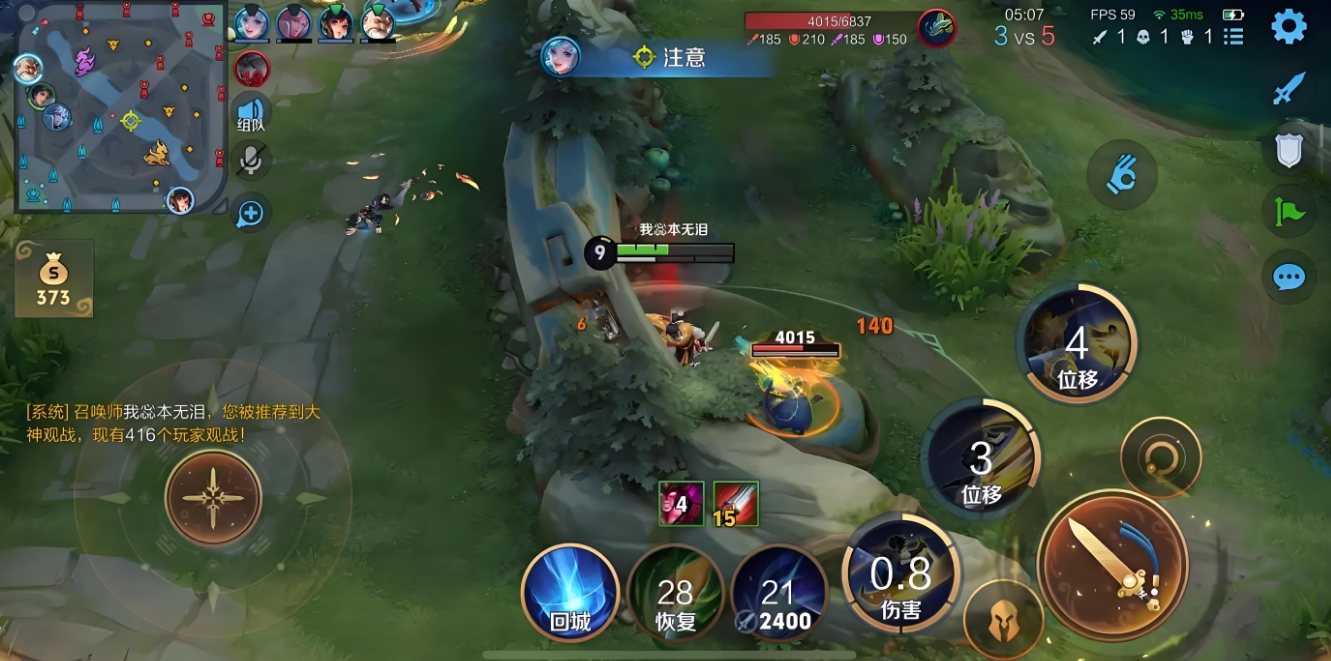The image size is (1331, 661).
Task: Activate the 回城 recall ability
Action: coord(570,594)
